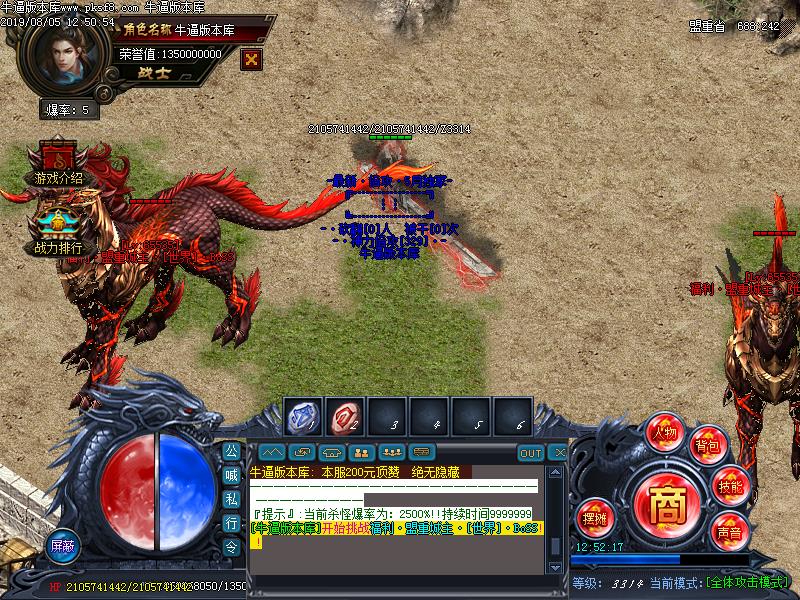Select the 行 guild chat channel
Image resolution: width=800 pixels, height=600 pixels.
(231, 523)
